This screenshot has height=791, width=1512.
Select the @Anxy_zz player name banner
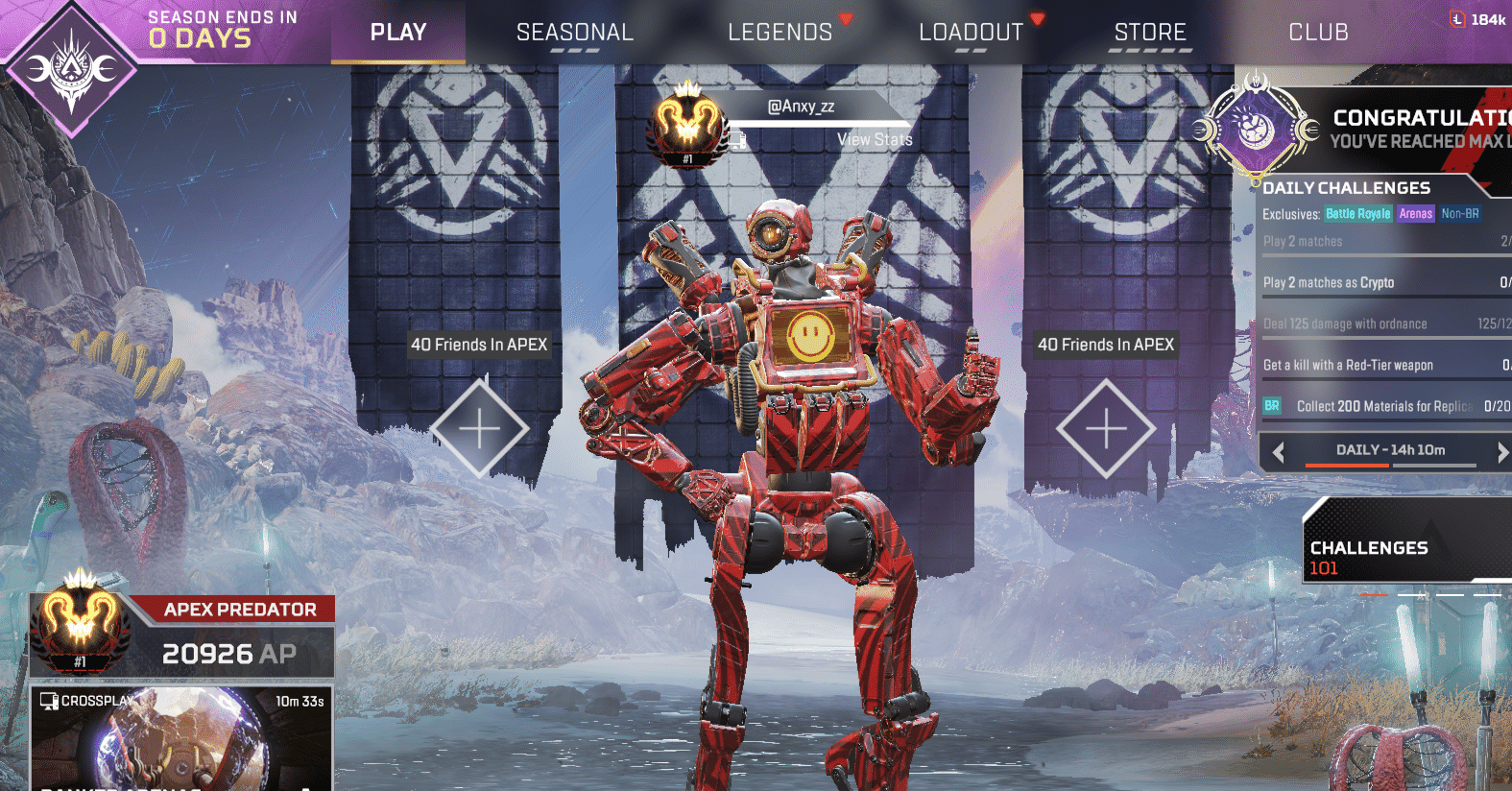[802, 107]
